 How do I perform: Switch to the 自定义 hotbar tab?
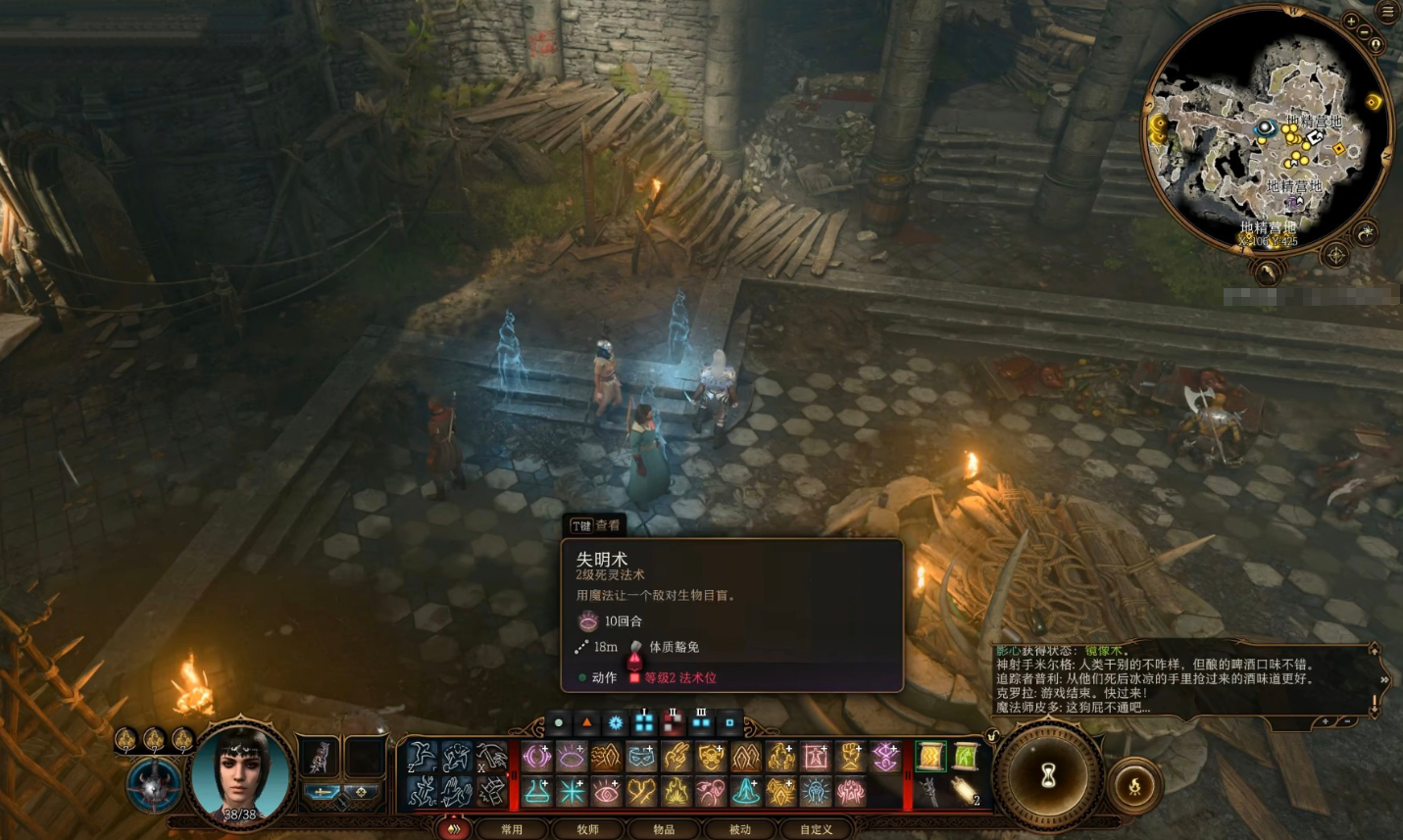tap(816, 829)
